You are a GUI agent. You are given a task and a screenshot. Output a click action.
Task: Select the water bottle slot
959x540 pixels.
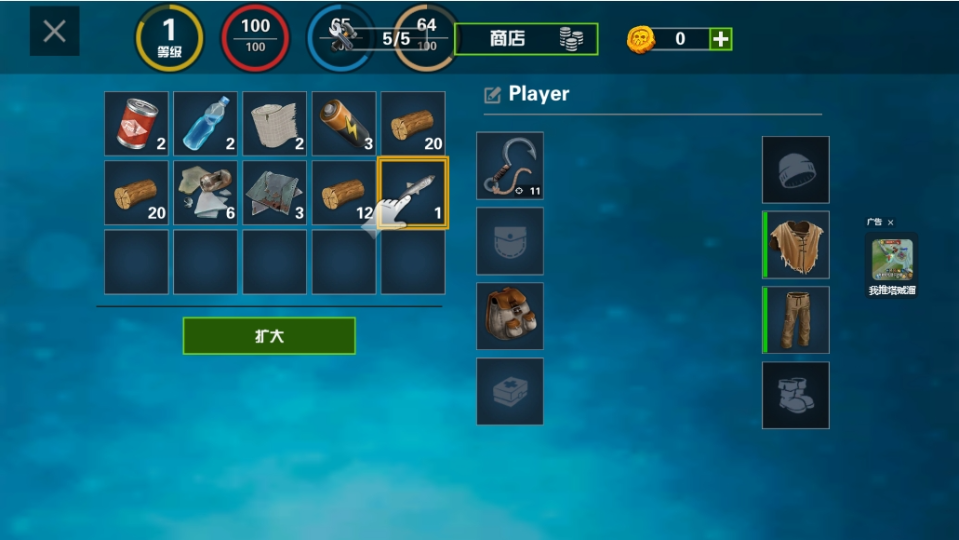206,124
